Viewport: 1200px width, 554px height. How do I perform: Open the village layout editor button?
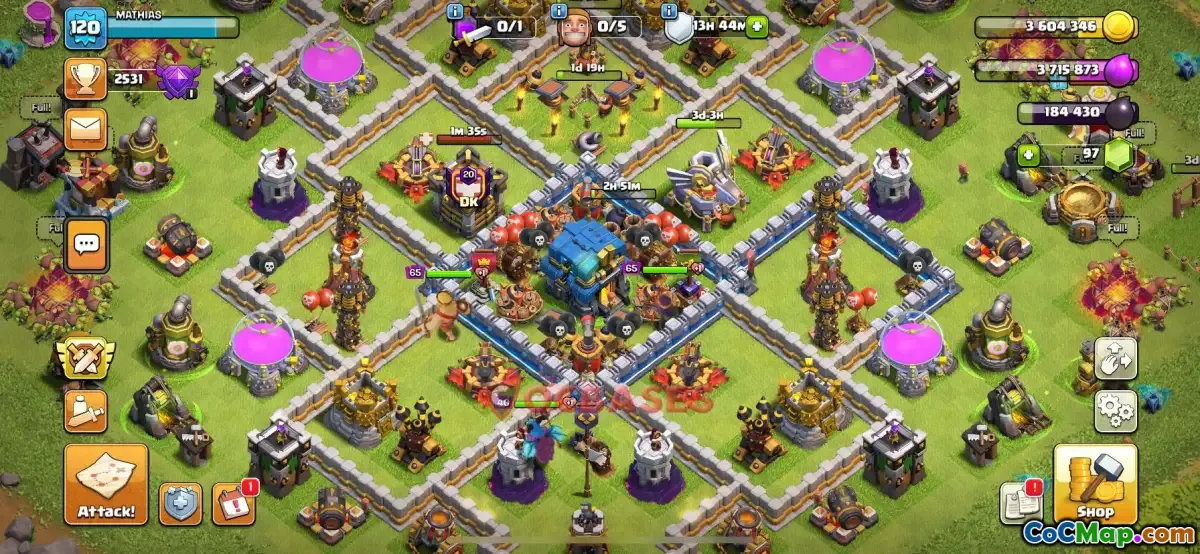point(1115,358)
